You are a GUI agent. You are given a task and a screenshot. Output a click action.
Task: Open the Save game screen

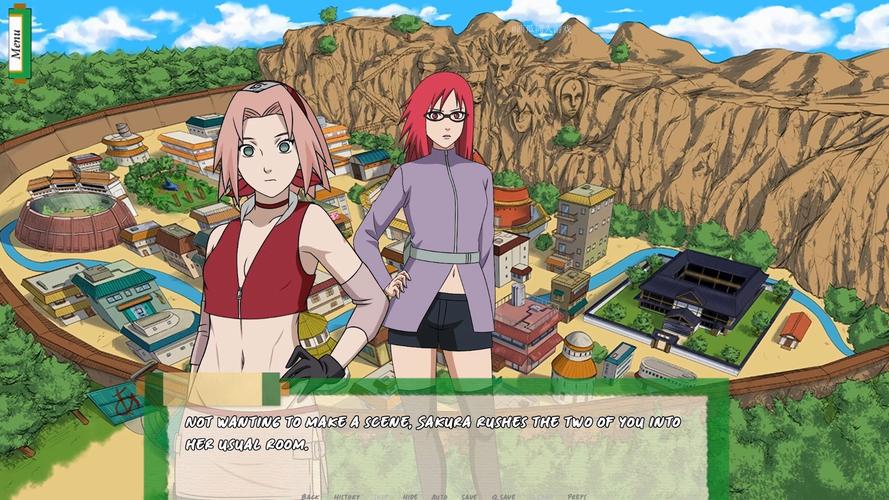point(468,496)
